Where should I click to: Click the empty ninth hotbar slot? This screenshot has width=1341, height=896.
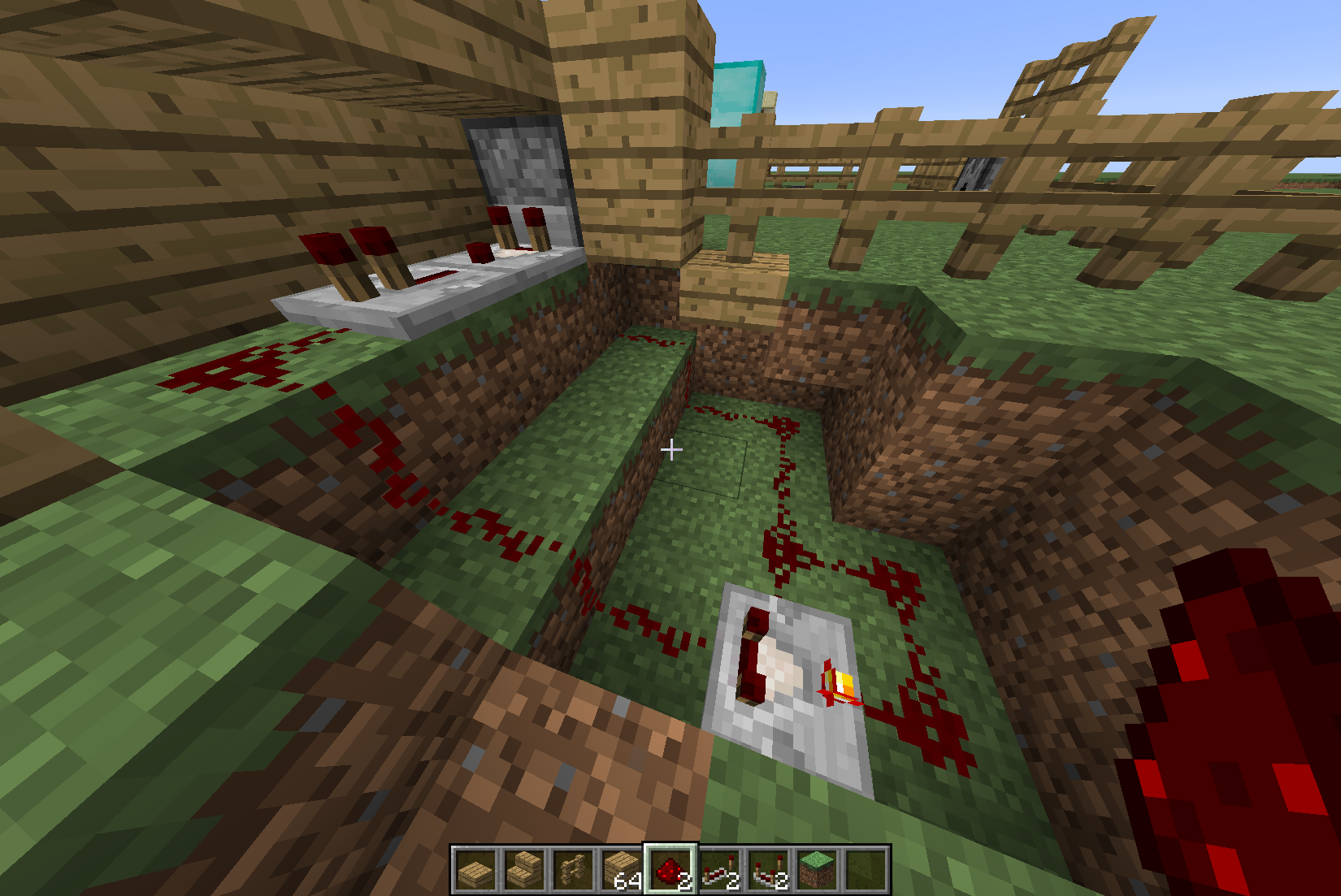[863, 869]
